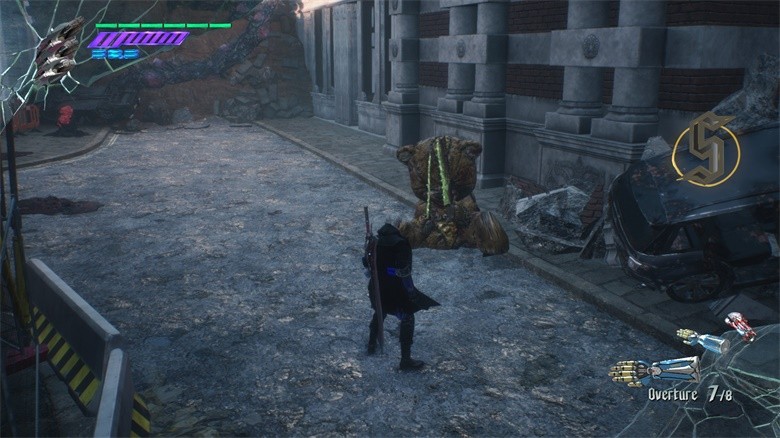Click the Overture Devil Breaker arm icon
The height and width of the screenshot is (438, 780).
point(655,370)
